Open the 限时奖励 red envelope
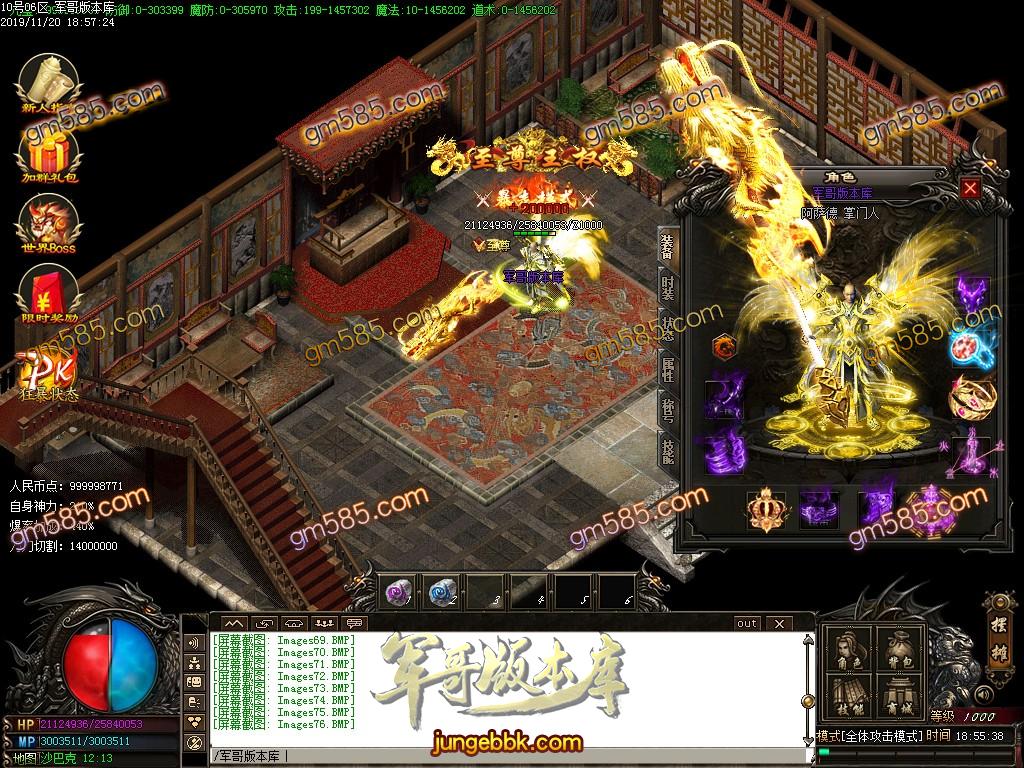 (x=47, y=291)
